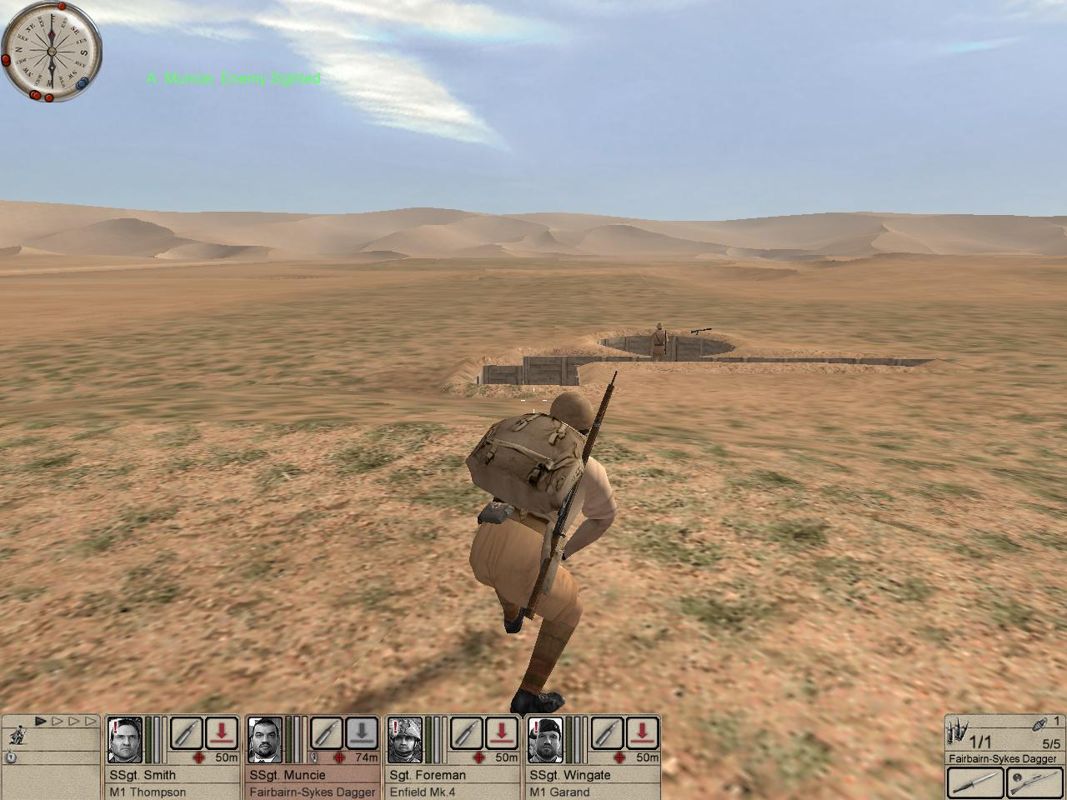Click the bullet icon on Wingate's panel
1067x800 pixels.
pos(606,733)
